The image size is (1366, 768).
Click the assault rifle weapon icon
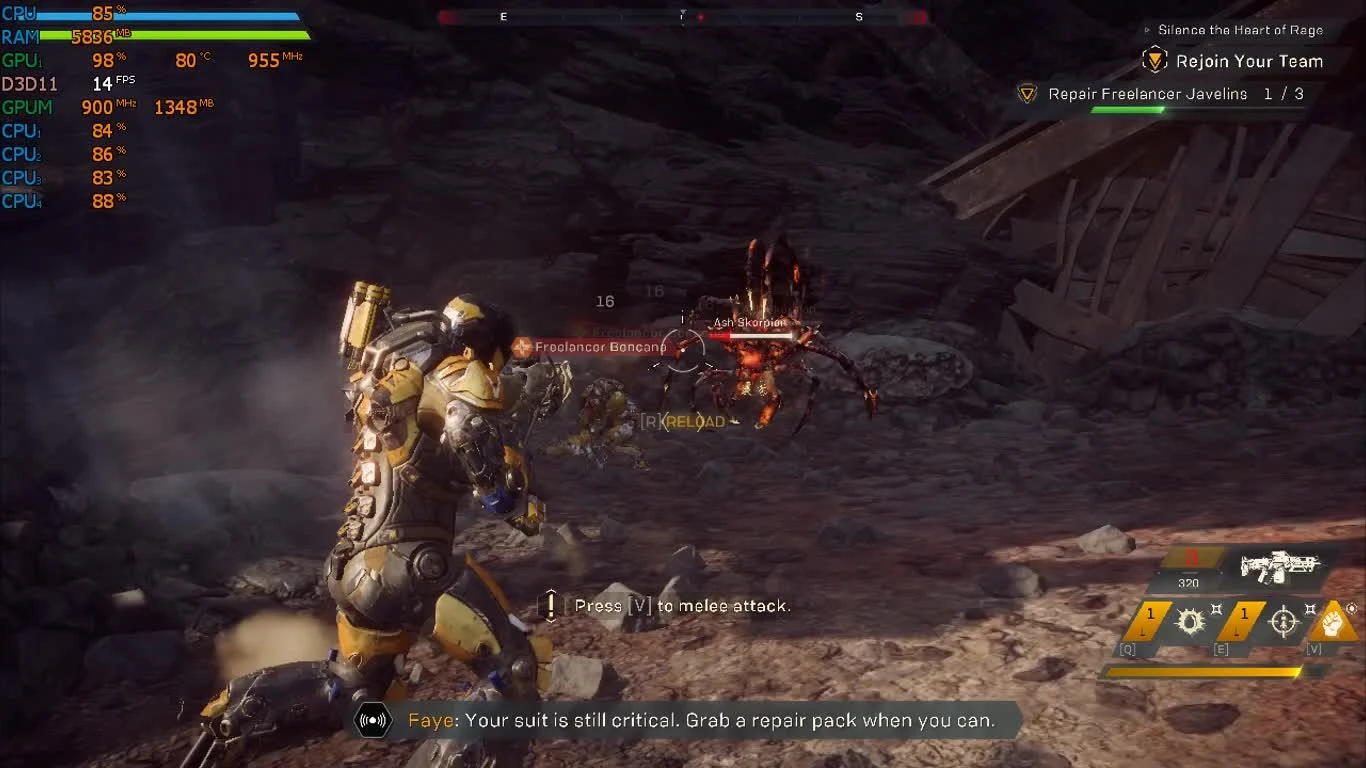pyautogui.click(x=1279, y=567)
